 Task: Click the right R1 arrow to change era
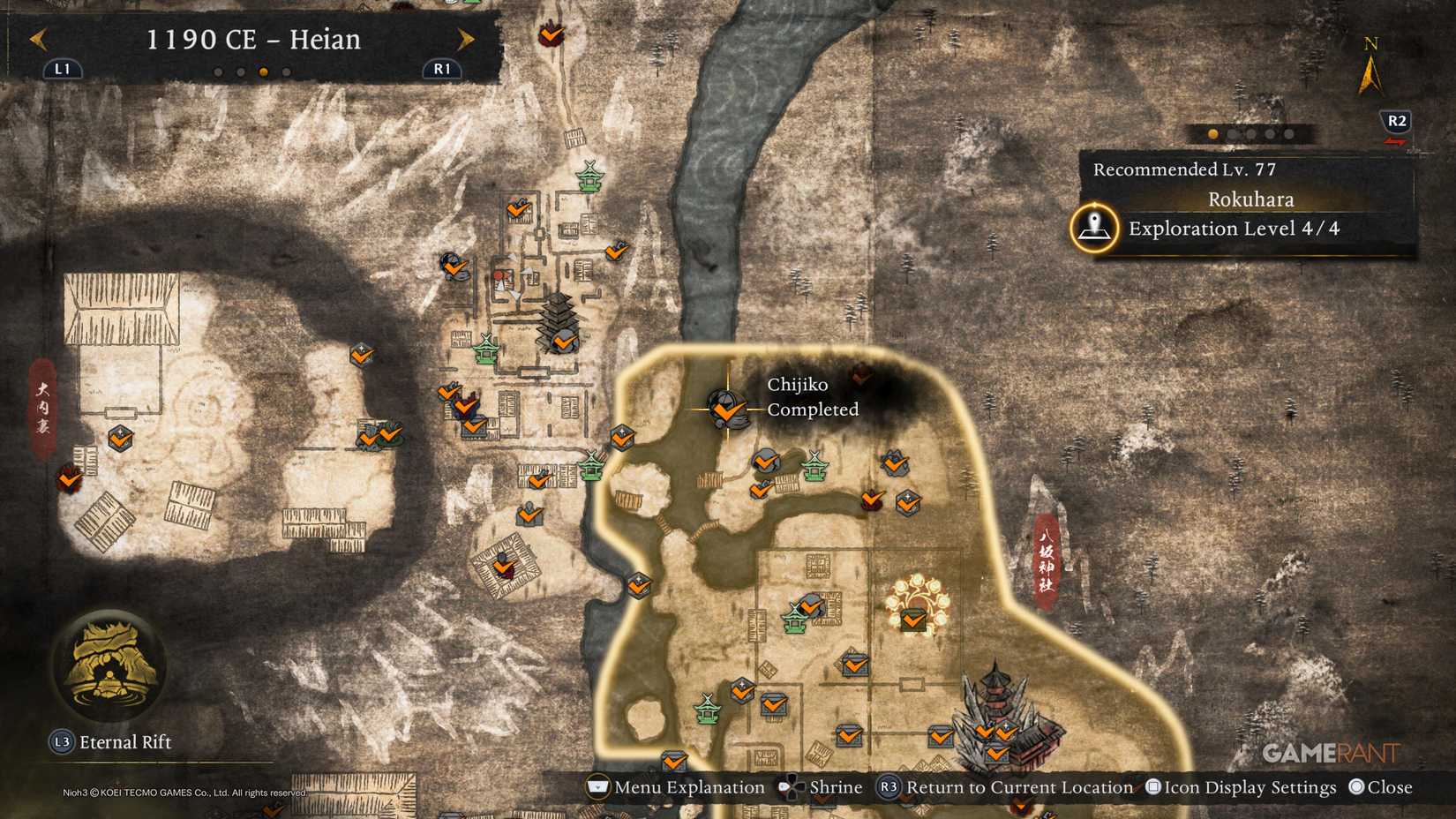[466, 39]
